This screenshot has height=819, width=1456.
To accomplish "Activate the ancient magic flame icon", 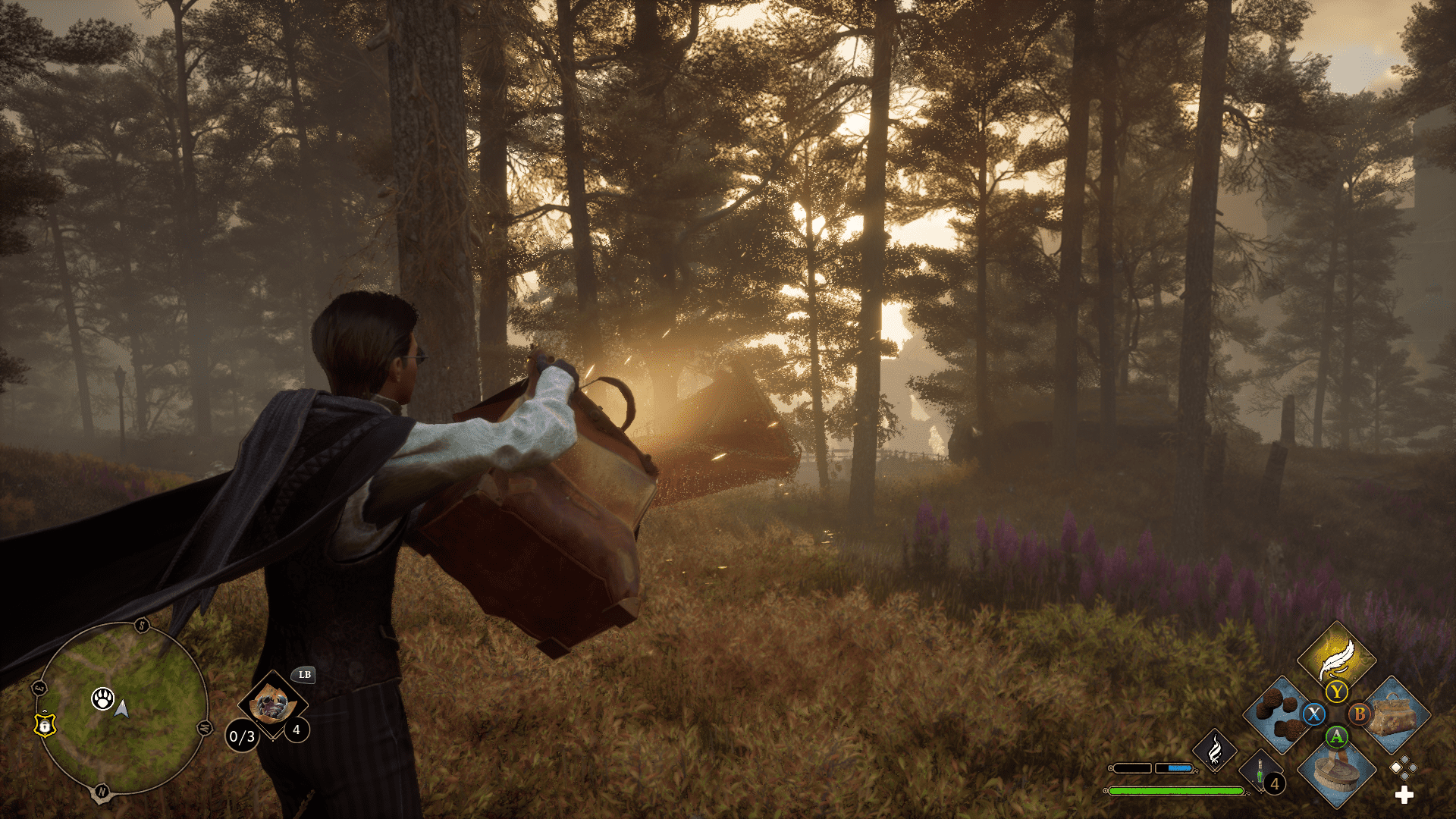I will pyautogui.click(x=1214, y=750).
